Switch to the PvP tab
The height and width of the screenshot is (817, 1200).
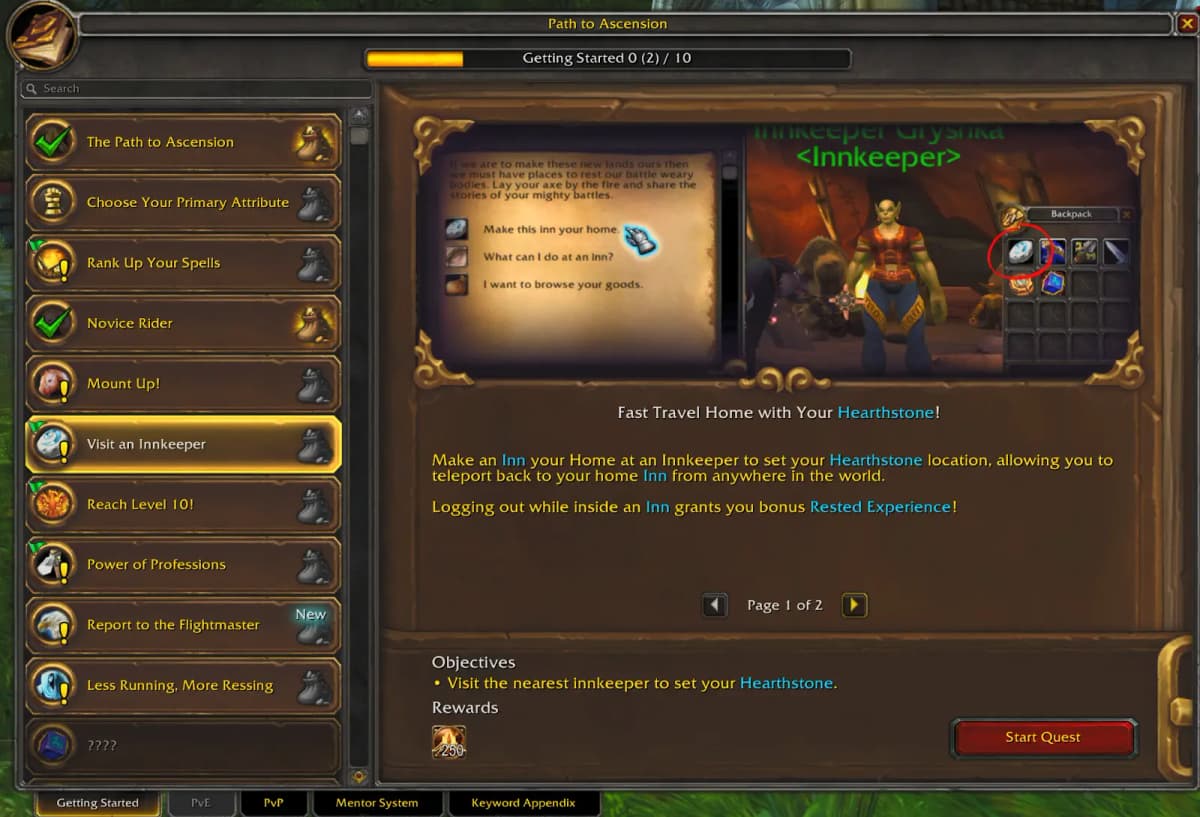pos(274,803)
